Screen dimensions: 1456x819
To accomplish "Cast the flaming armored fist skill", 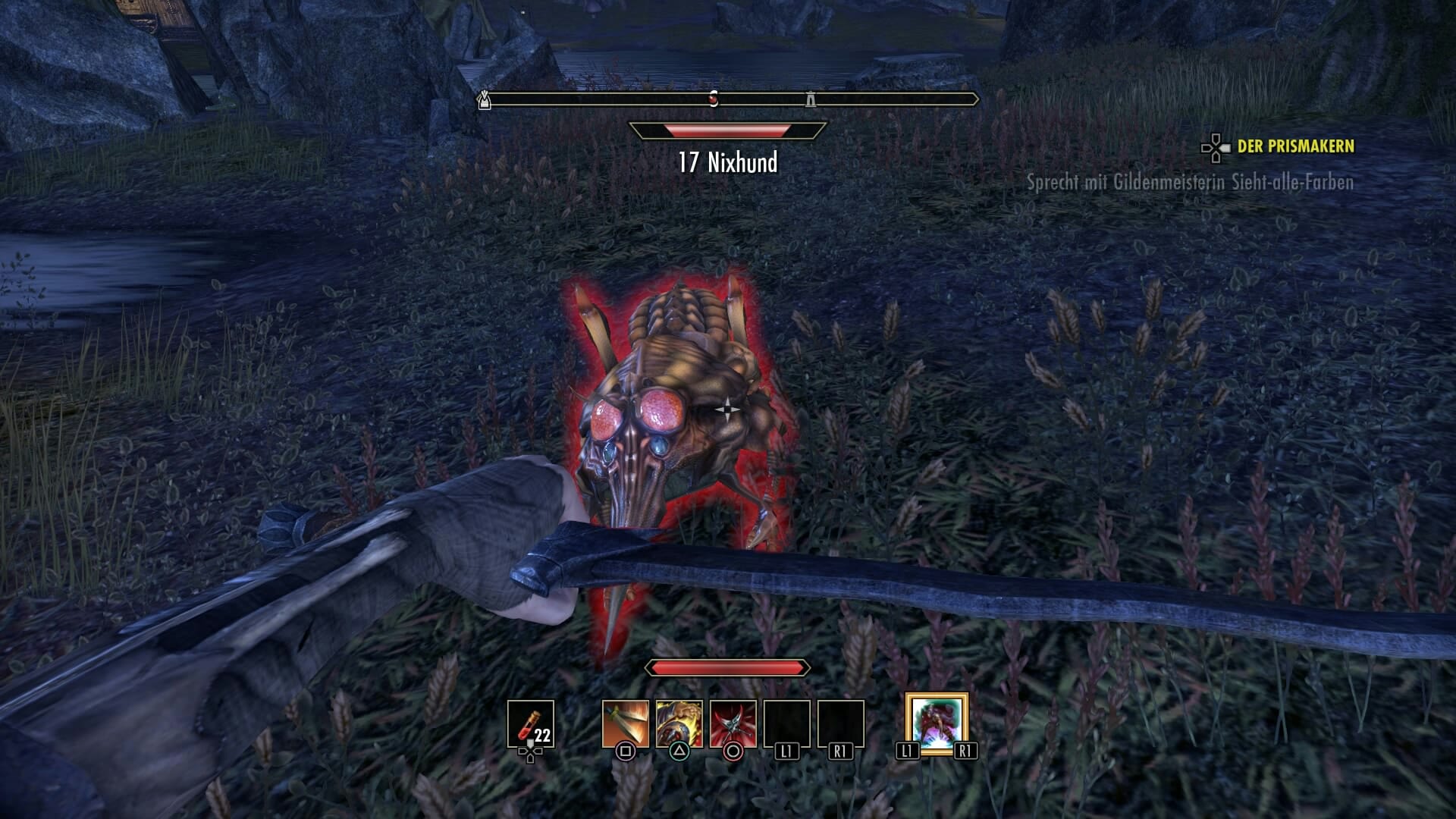I will (x=679, y=723).
